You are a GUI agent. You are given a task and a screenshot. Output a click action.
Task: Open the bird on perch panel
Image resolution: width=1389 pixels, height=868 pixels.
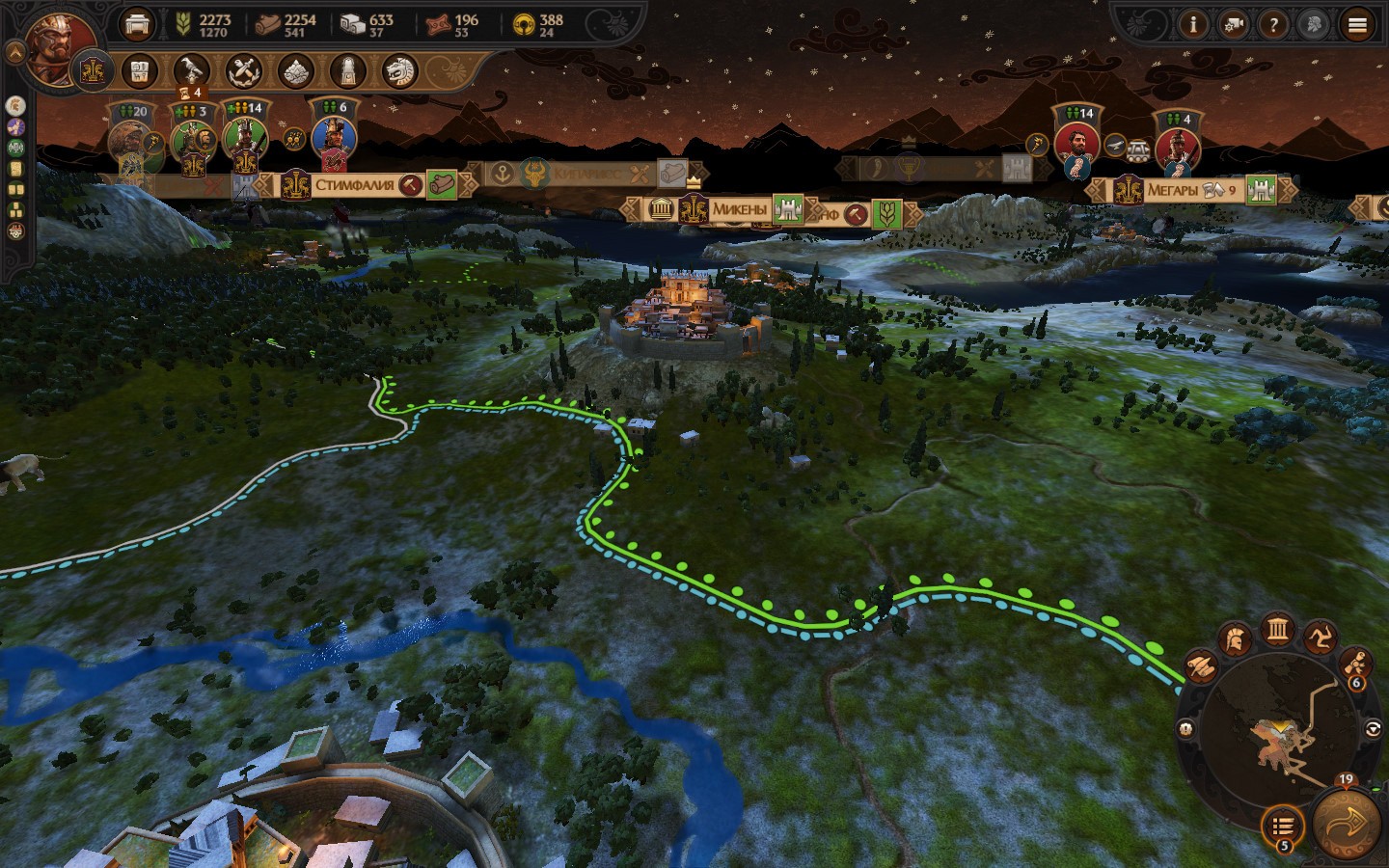pyautogui.click(x=191, y=70)
